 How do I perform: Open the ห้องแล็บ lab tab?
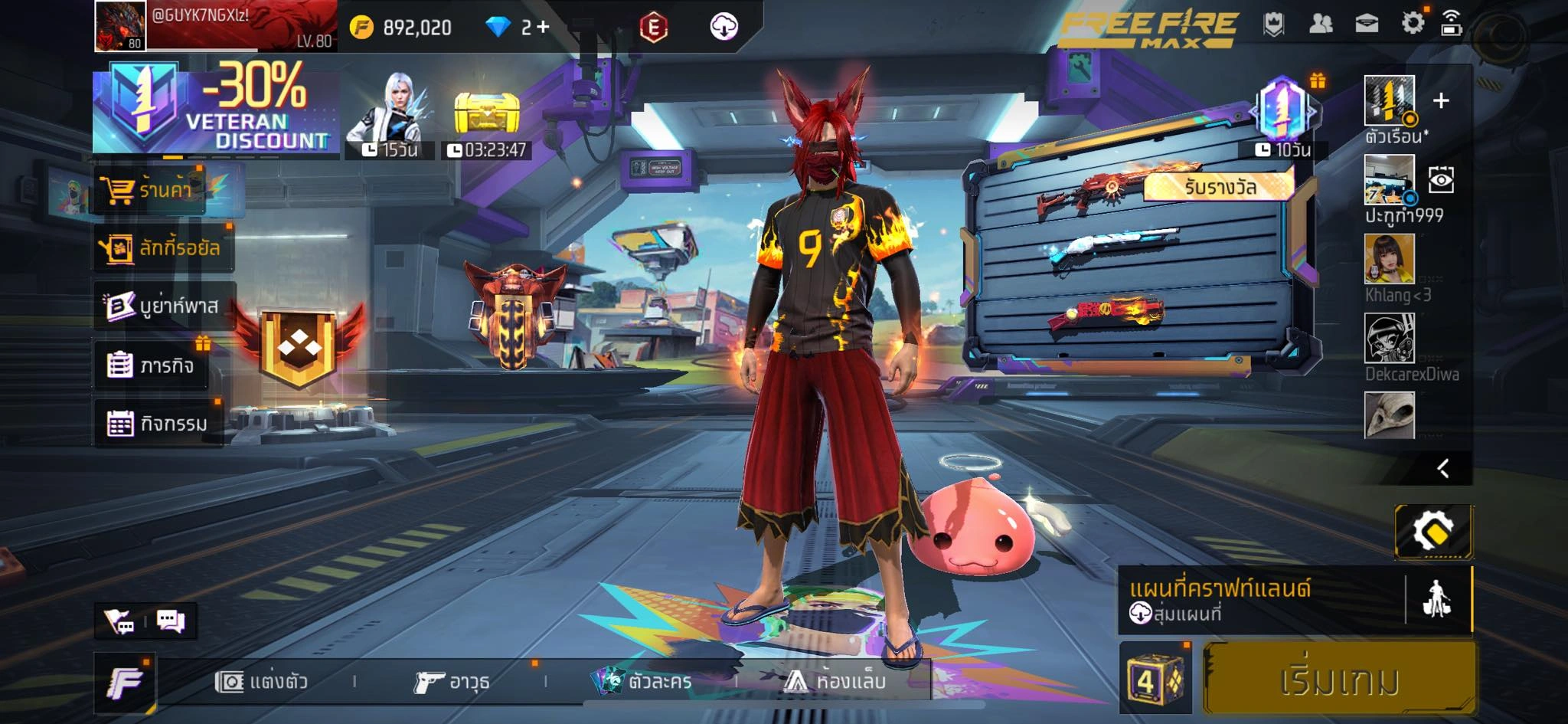836,680
